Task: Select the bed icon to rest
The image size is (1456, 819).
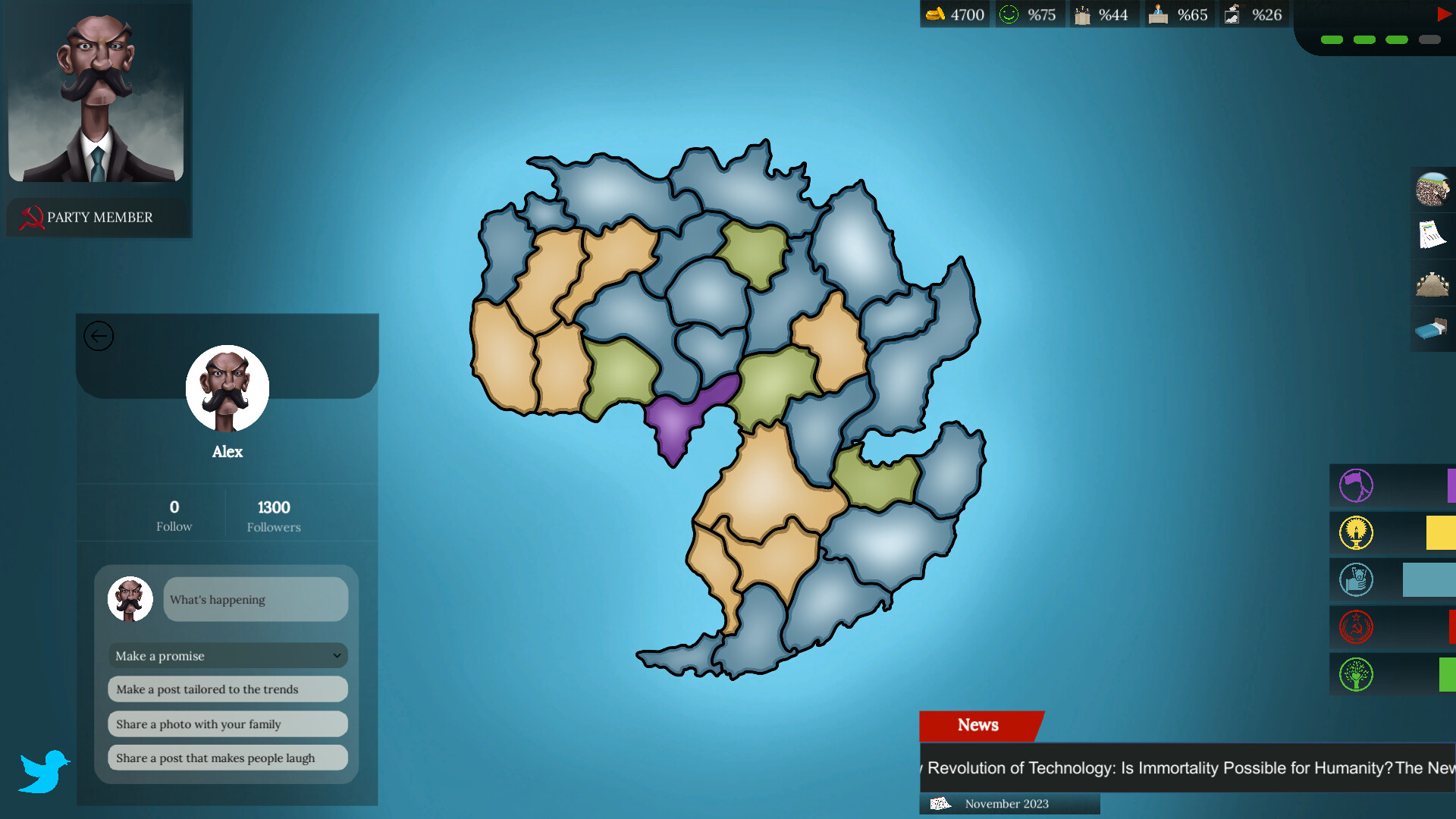Action: pos(1432,330)
